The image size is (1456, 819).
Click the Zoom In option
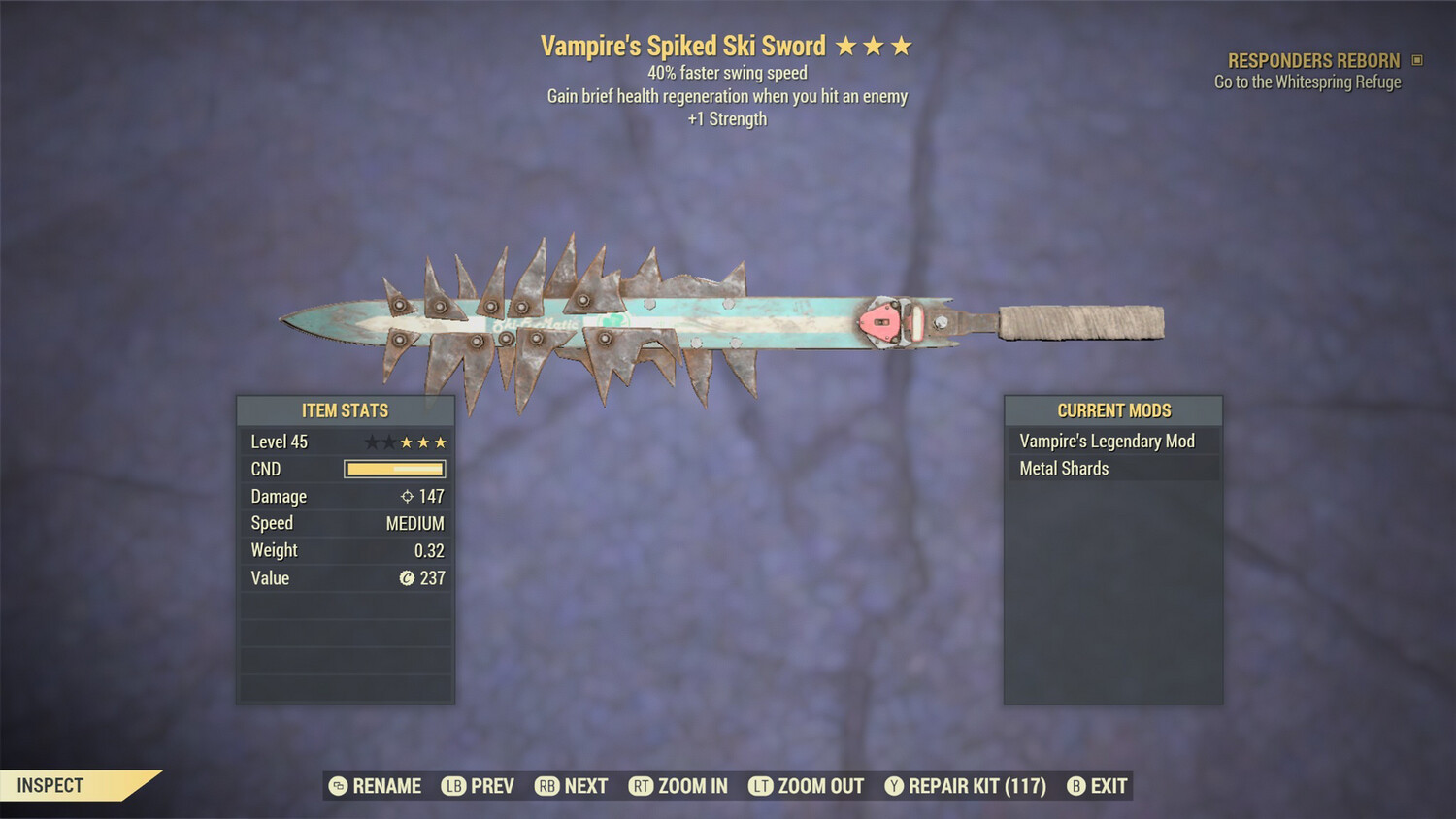point(678,786)
